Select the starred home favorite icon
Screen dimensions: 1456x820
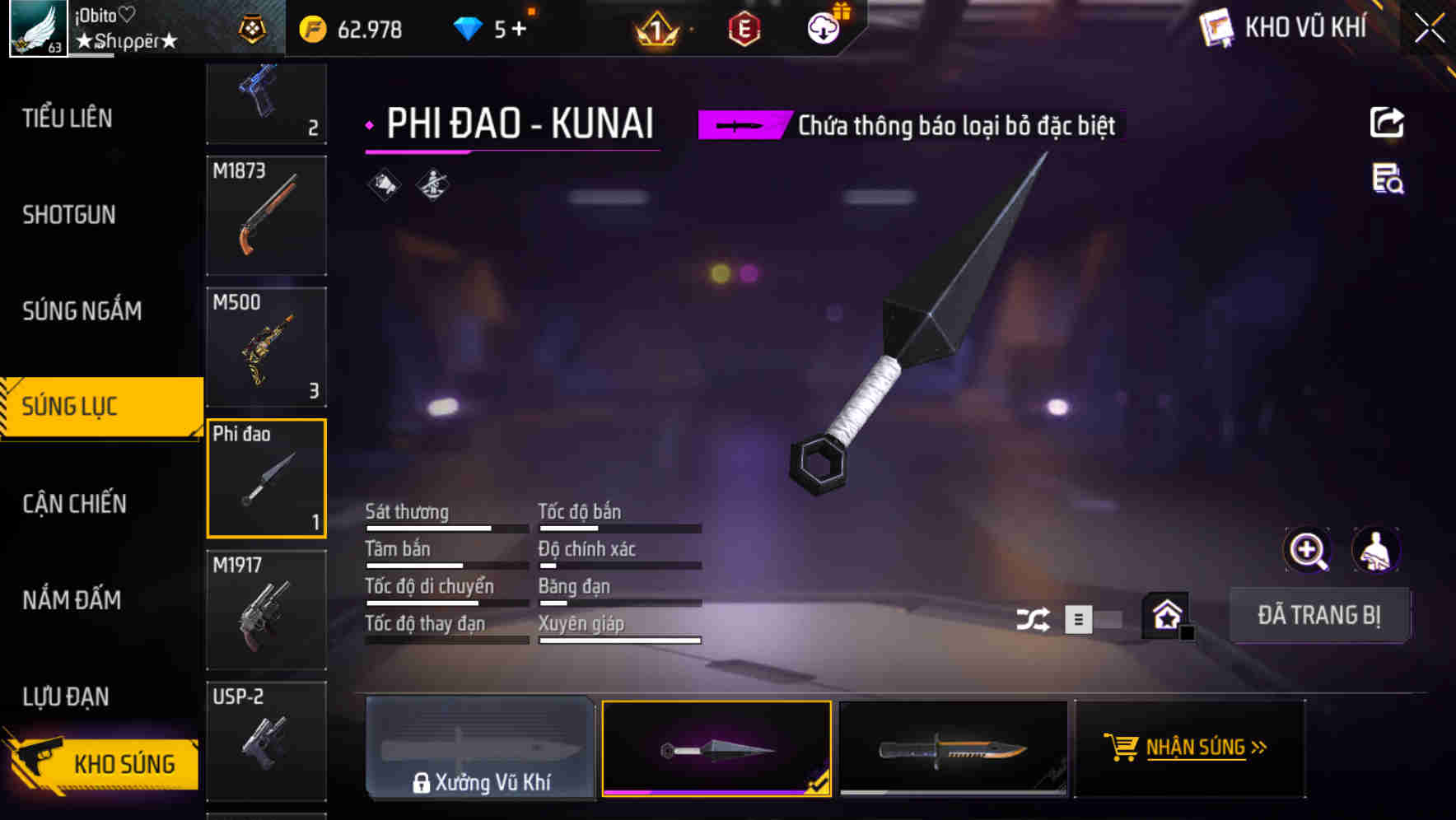pyautogui.click(x=1165, y=615)
